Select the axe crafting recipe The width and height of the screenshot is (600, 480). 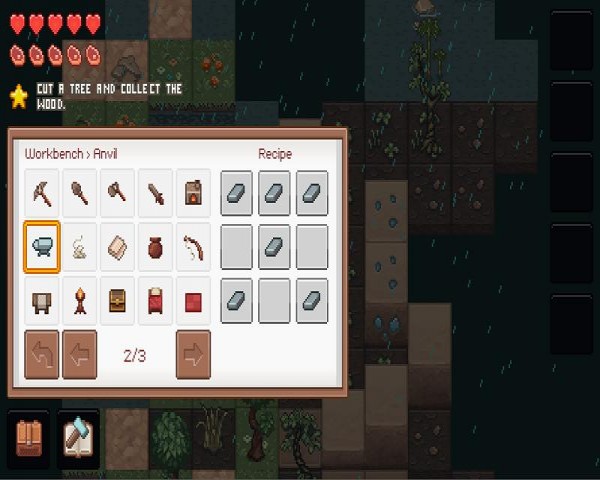[118, 192]
